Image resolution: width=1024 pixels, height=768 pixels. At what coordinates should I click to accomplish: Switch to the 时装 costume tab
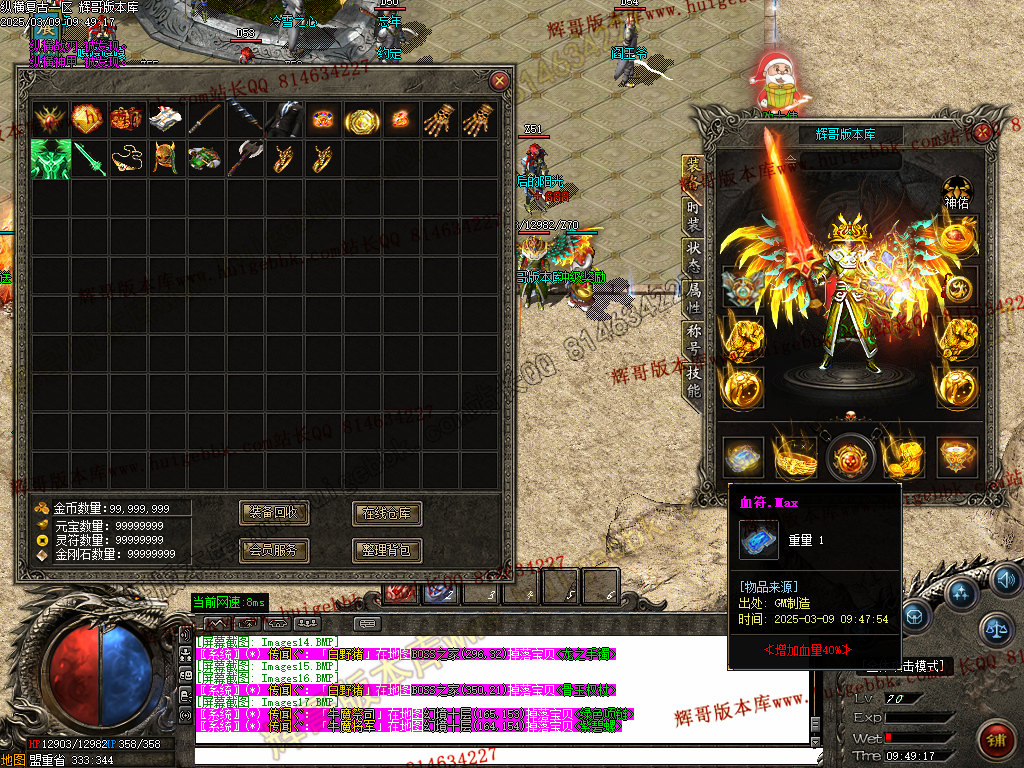coord(693,216)
